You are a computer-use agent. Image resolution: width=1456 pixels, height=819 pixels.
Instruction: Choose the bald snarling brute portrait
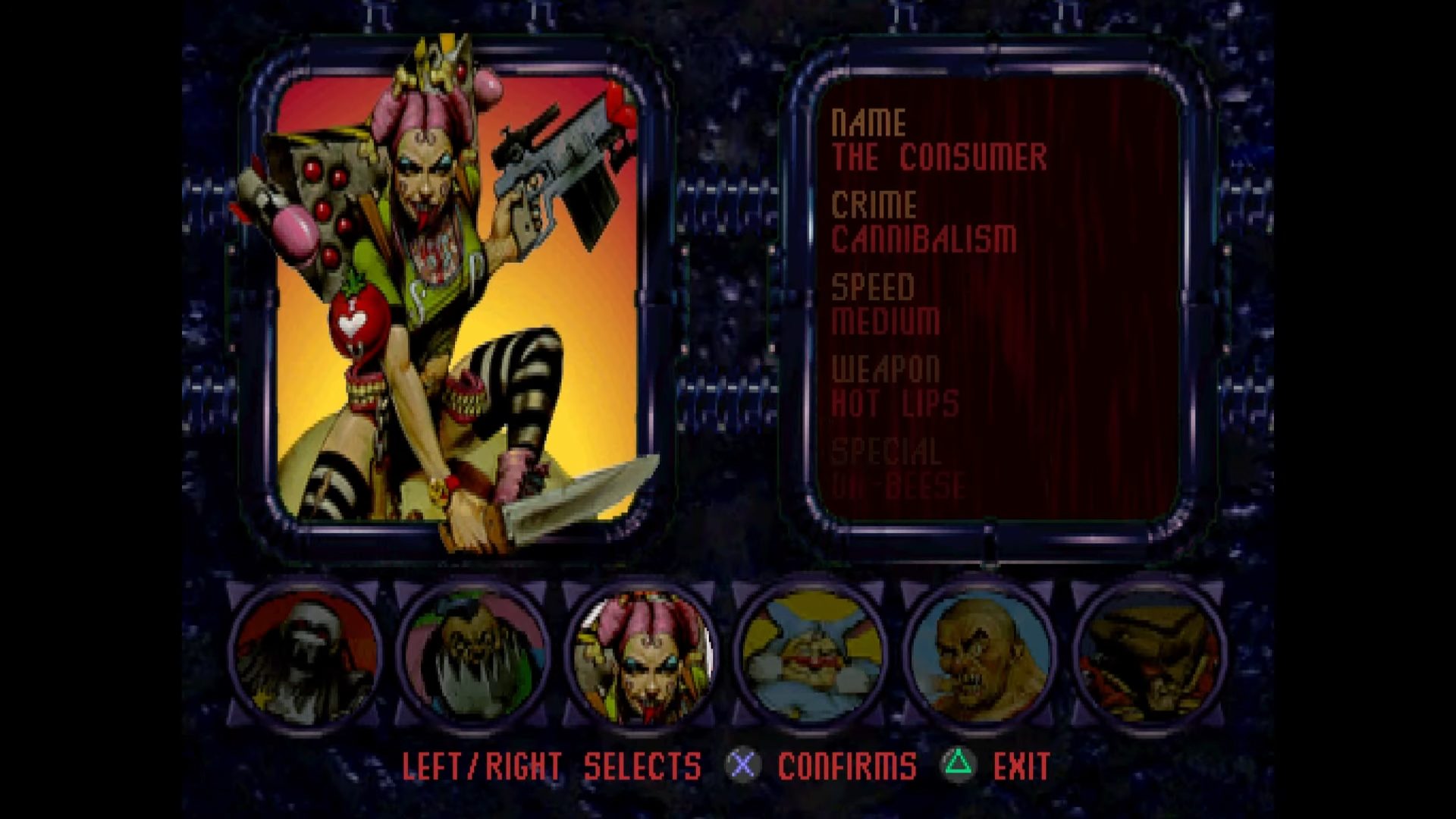[x=980, y=658]
